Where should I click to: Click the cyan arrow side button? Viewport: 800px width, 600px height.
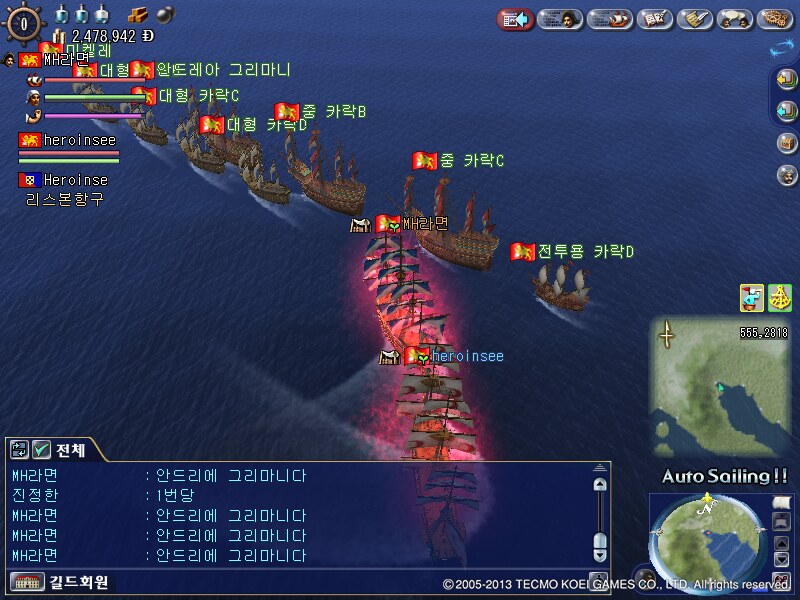[x=786, y=110]
